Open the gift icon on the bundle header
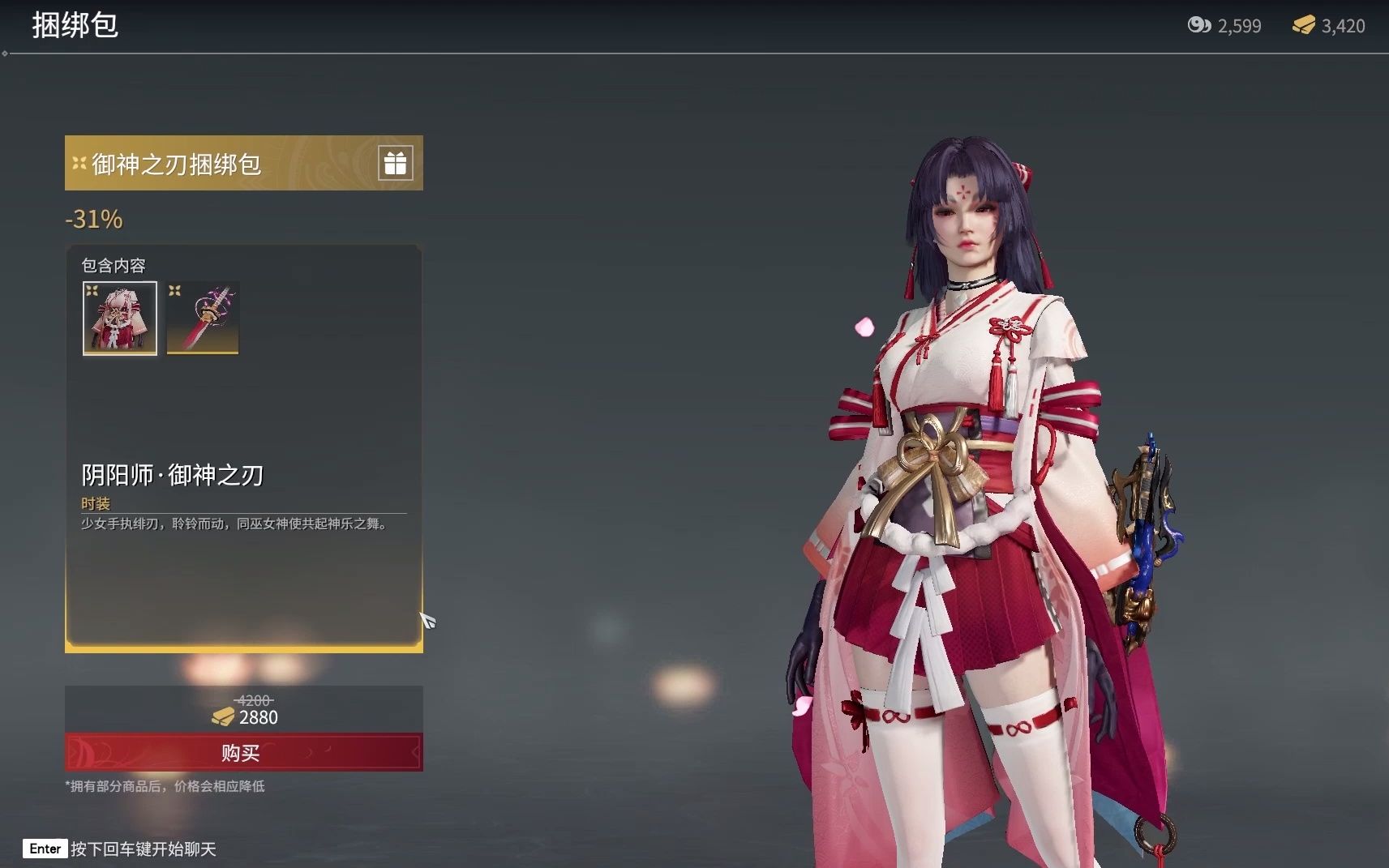The height and width of the screenshot is (868, 1389). point(396,163)
